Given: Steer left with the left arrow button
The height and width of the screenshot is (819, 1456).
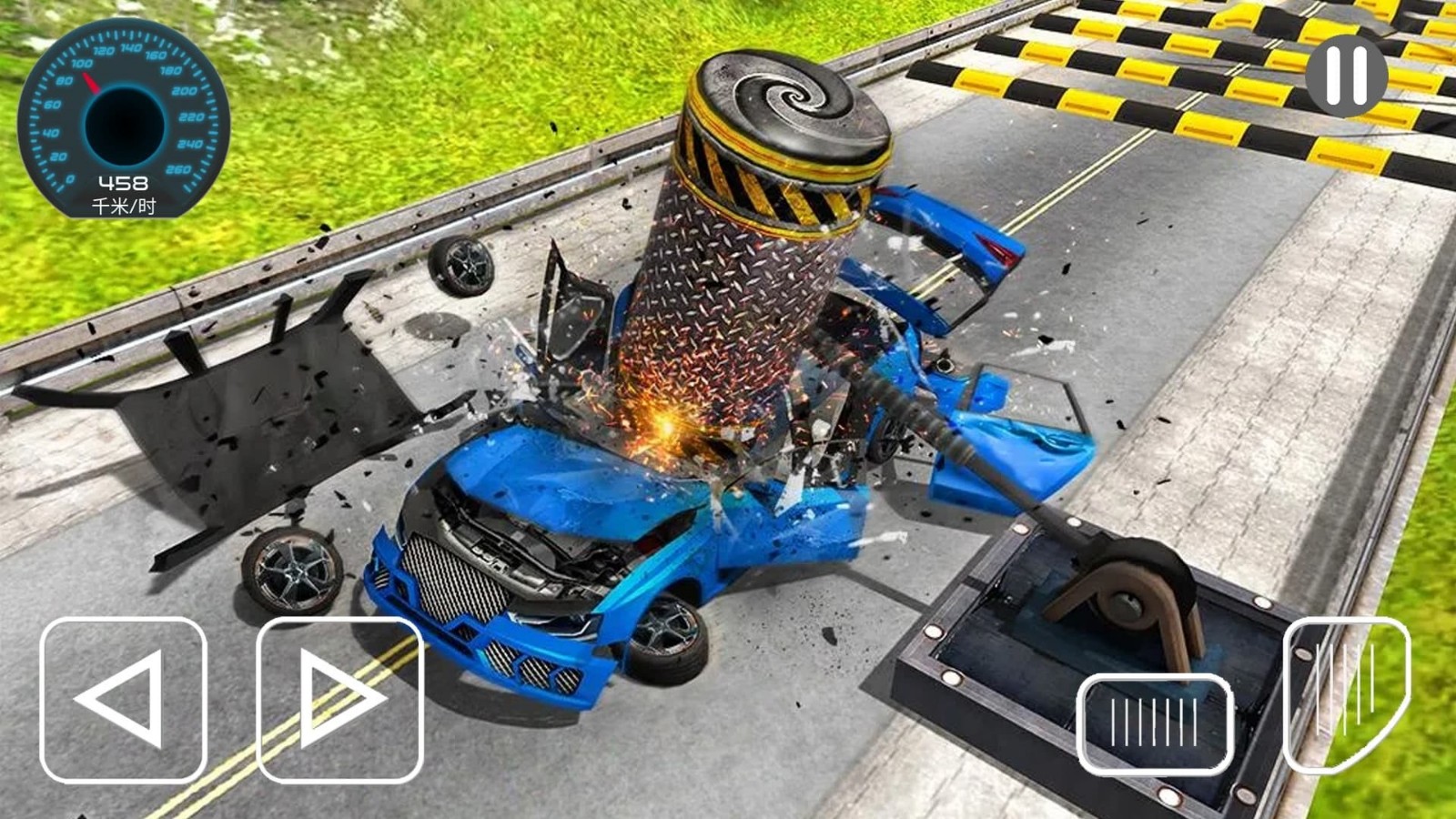Looking at the screenshot, I should 124,699.
